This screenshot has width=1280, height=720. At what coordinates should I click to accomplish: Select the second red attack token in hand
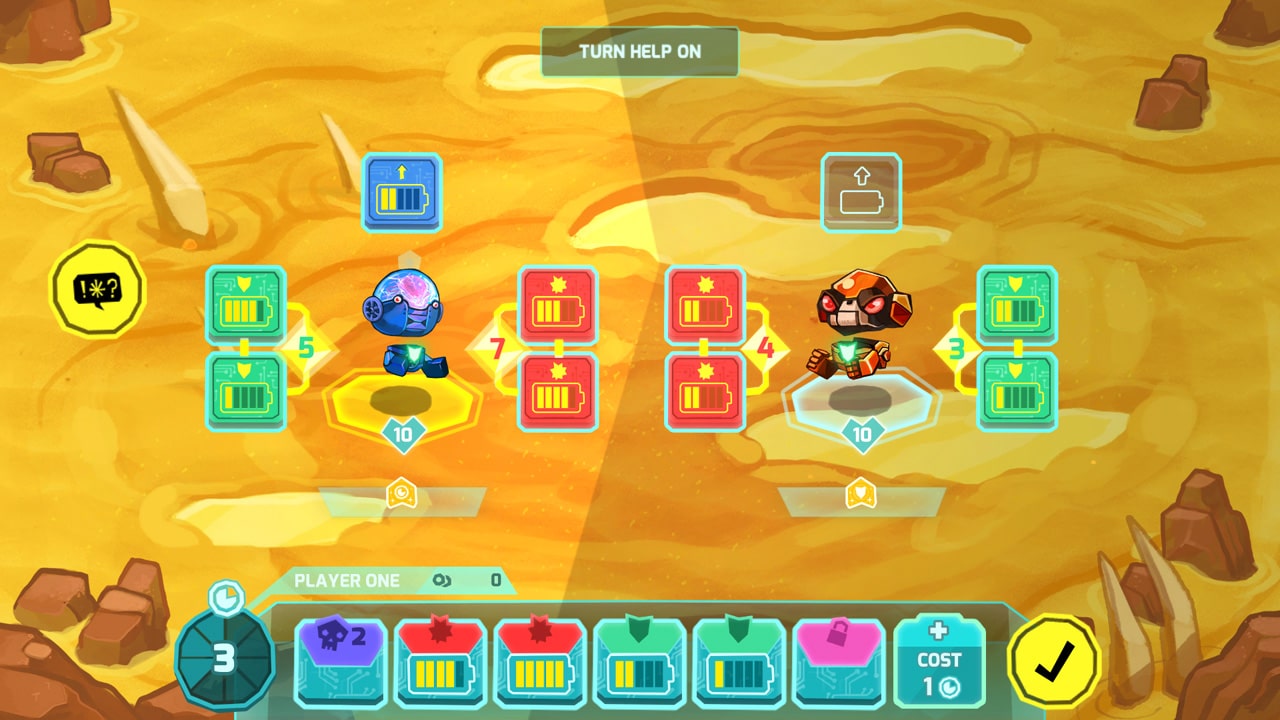(x=540, y=660)
